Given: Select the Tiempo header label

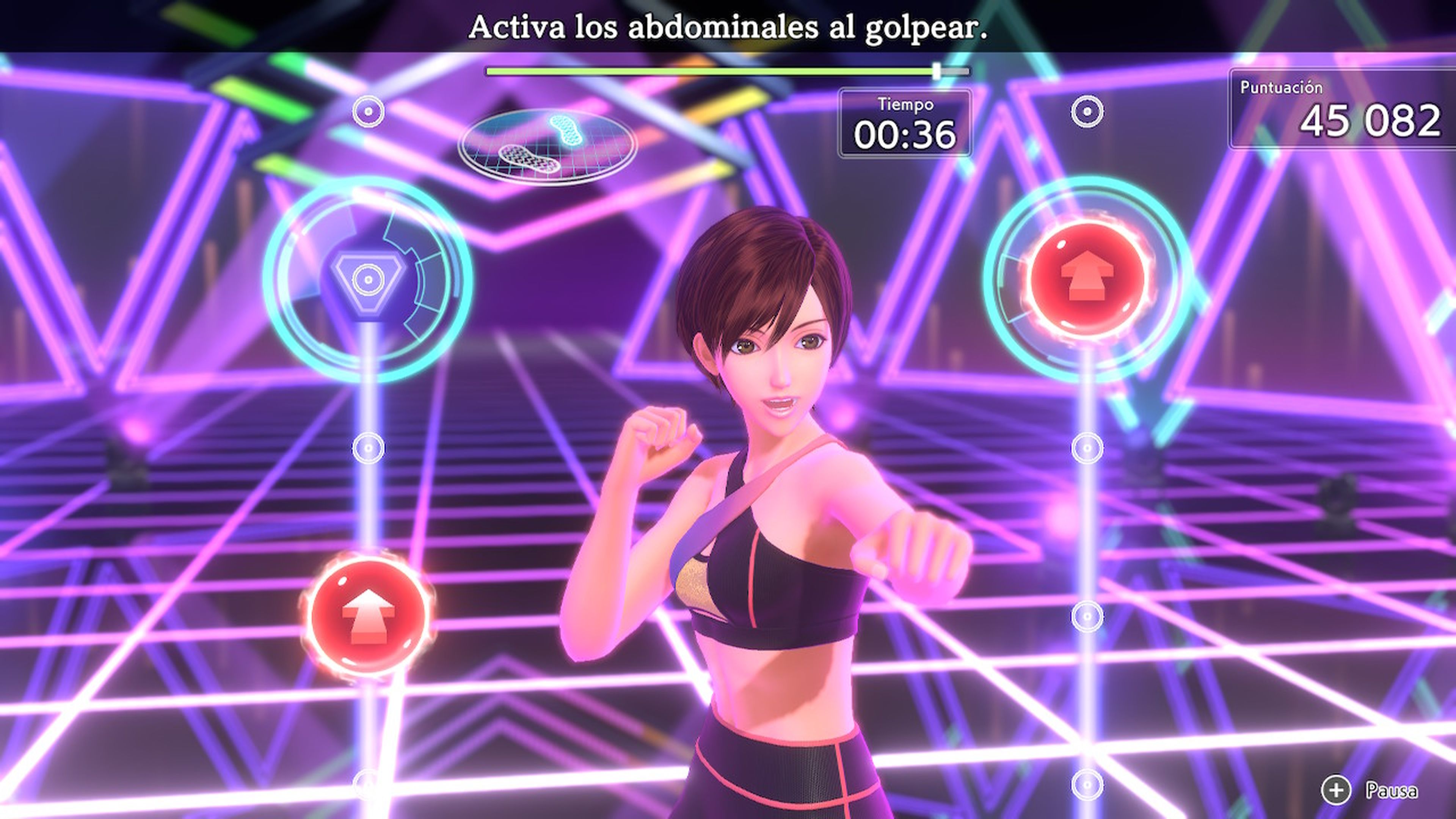Looking at the screenshot, I should coord(904,104).
